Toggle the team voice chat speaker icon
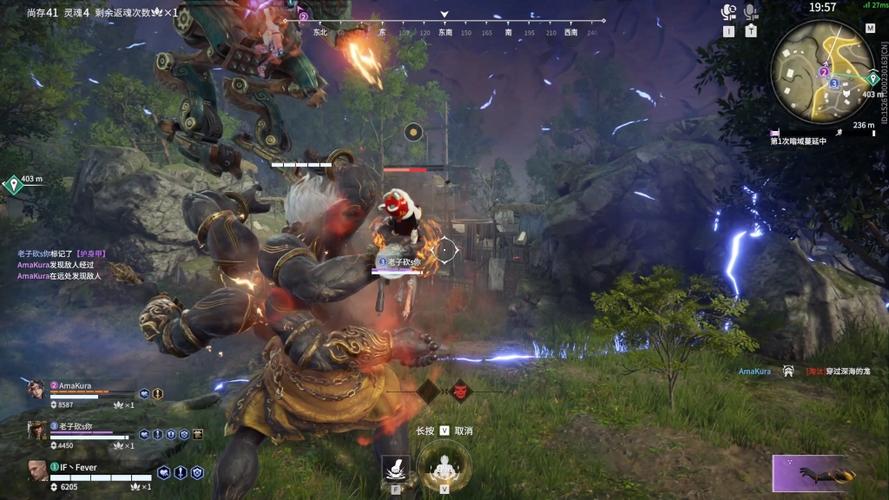 coord(728,12)
